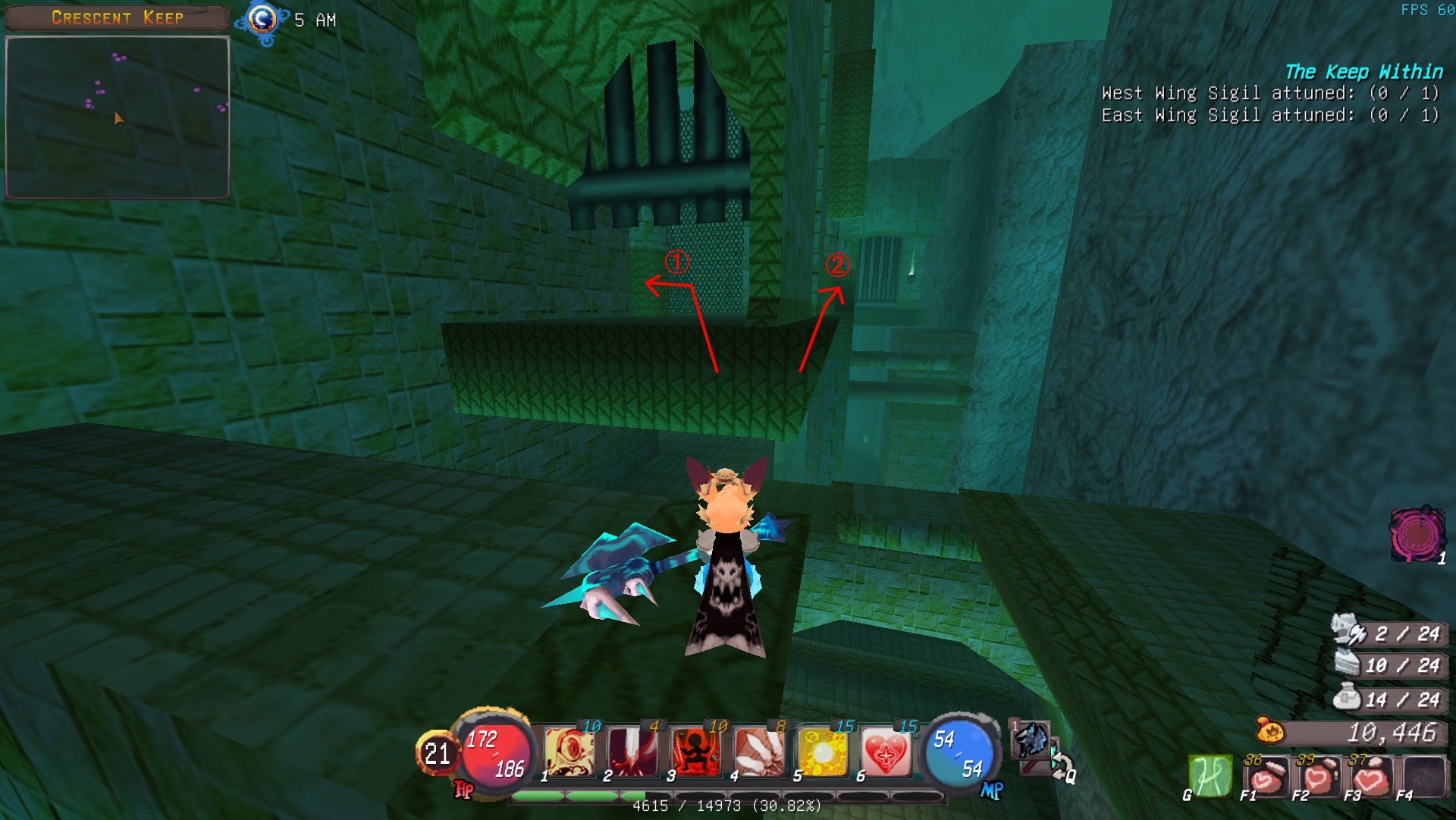Cast the glowing yellow orb skill
The height and width of the screenshot is (820, 1456).
[823, 753]
